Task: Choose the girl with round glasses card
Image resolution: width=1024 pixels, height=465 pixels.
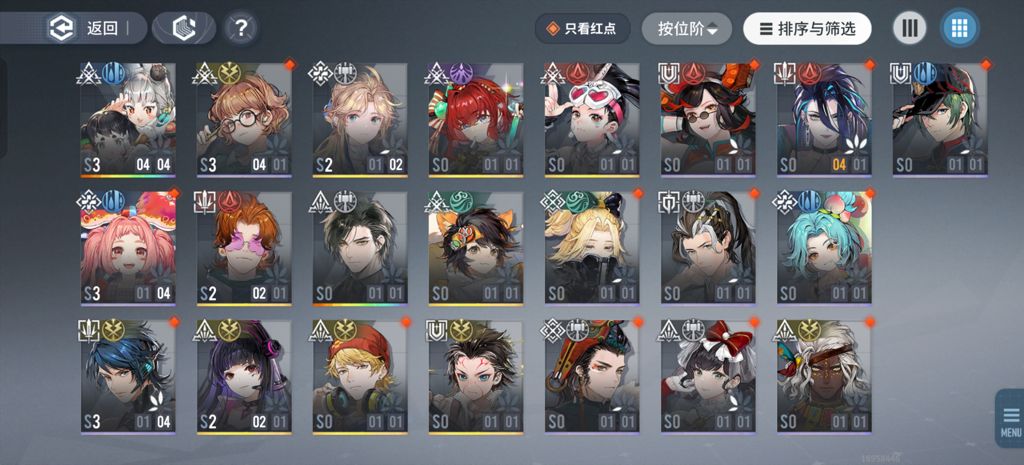Action: [244, 120]
